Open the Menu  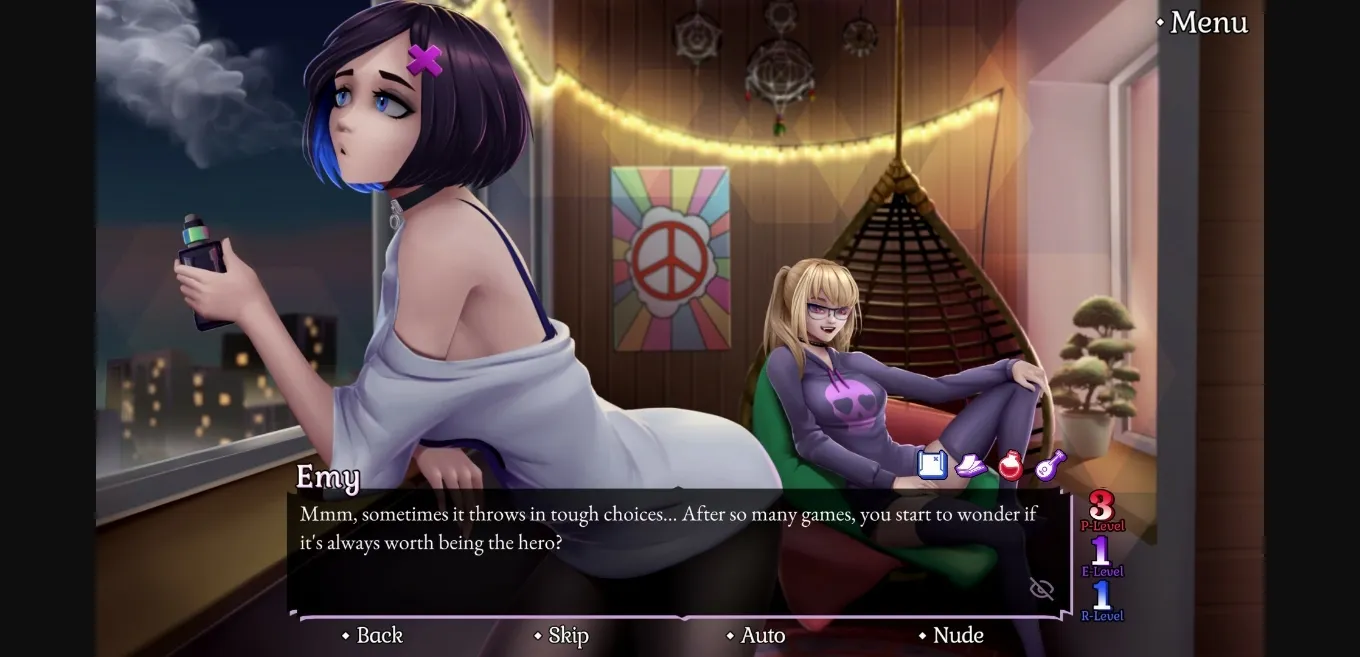pos(1202,22)
